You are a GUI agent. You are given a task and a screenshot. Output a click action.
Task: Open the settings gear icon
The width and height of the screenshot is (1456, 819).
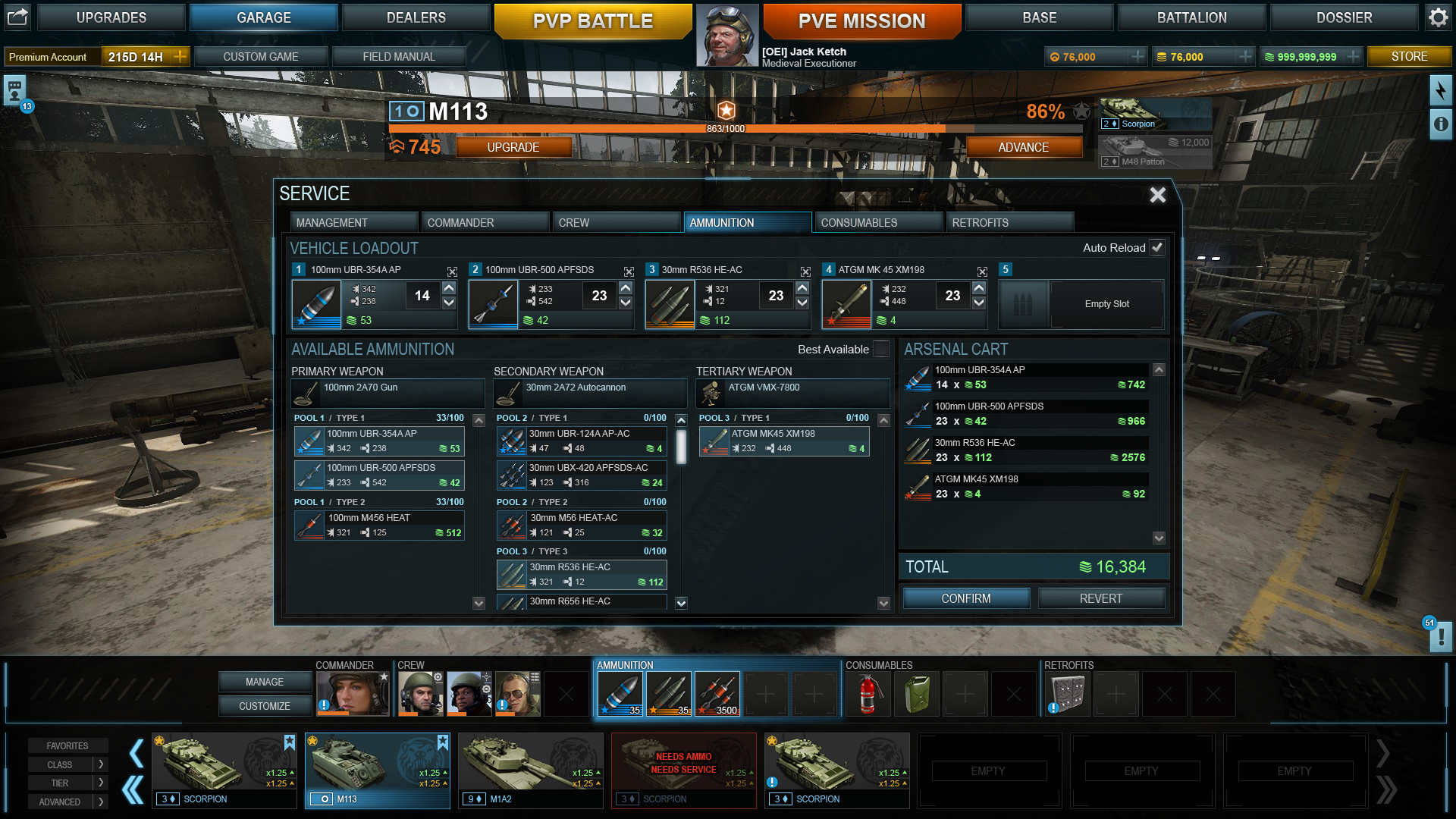point(1438,17)
